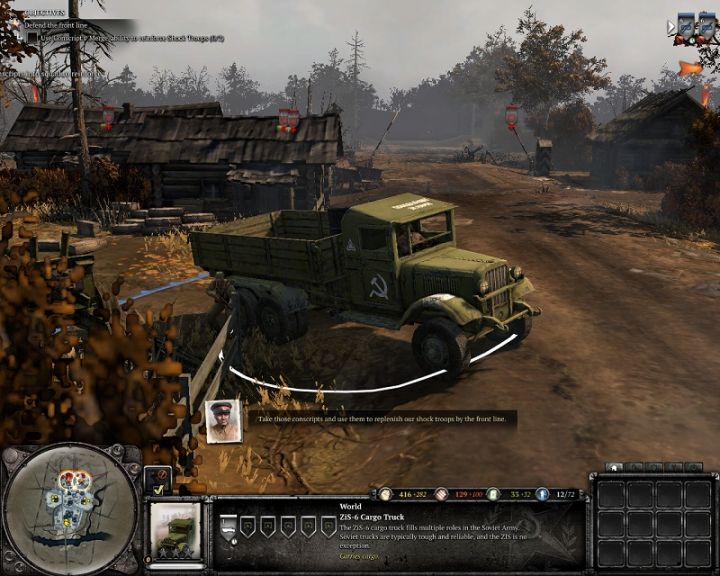This screenshot has width=720, height=576.
Task: Select the ZiS-6 Cargo Truck portrait
Action: (175, 530)
